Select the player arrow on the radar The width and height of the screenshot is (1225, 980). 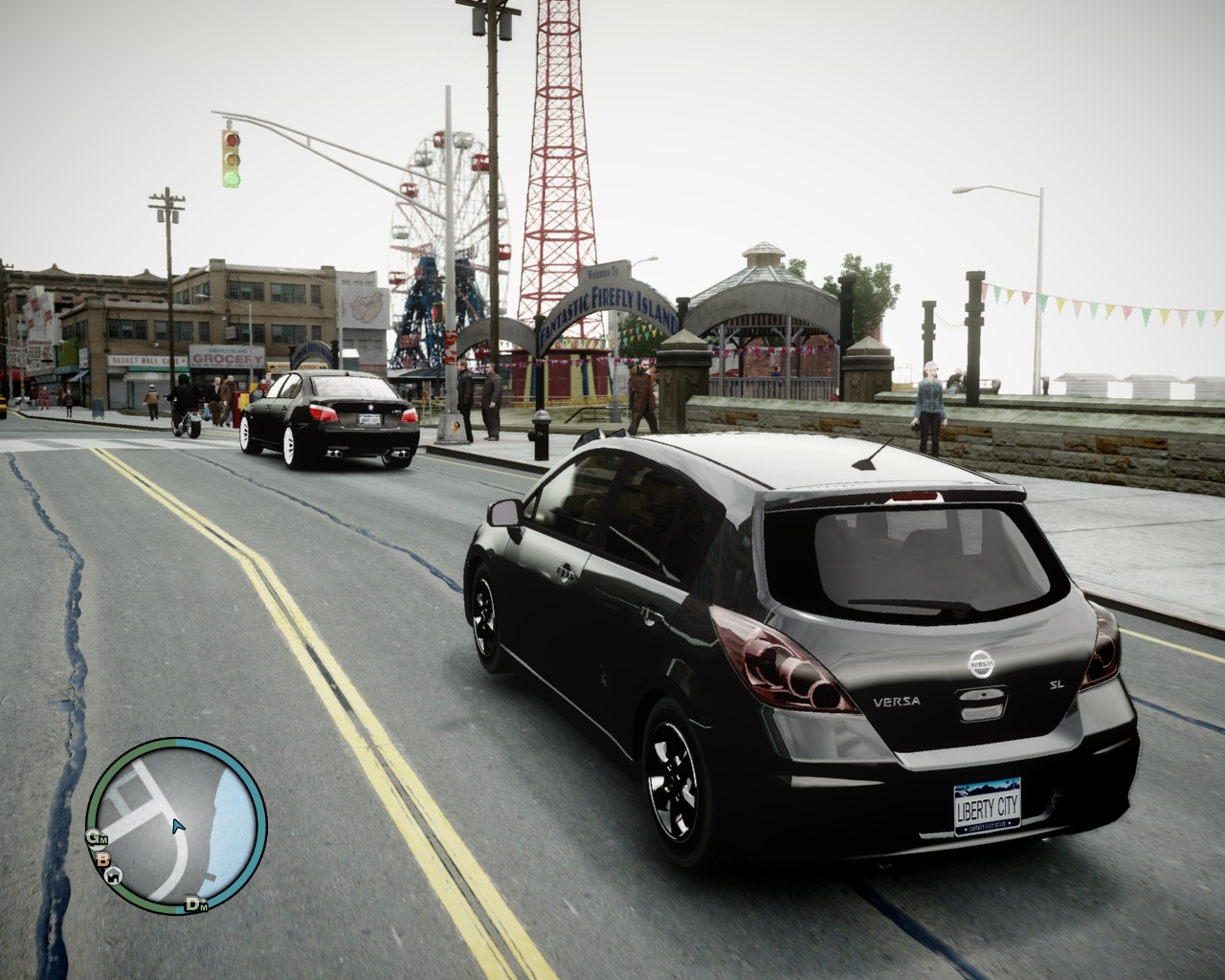[x=177, y=825]
